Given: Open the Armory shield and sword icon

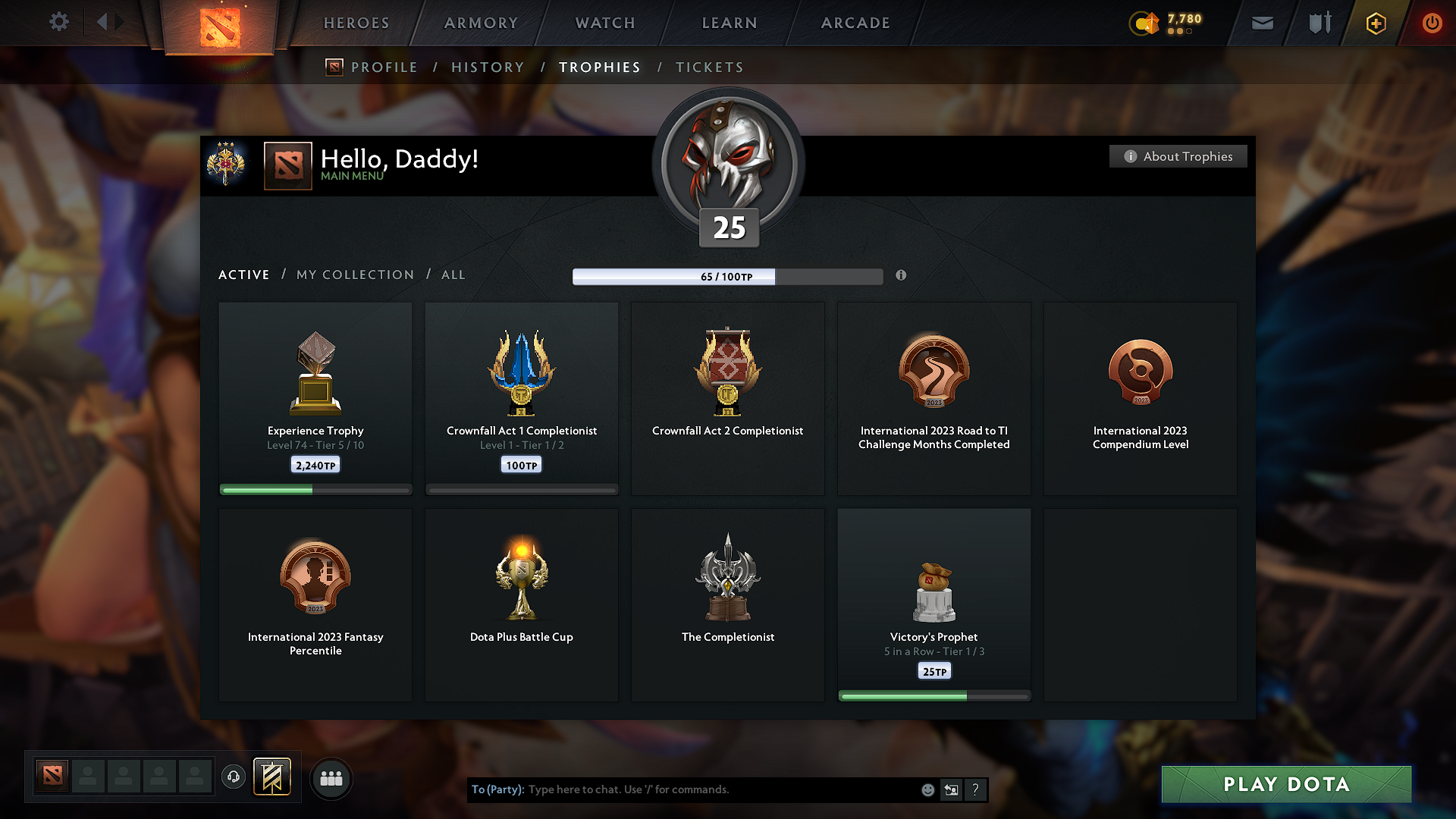Looking at the screenshot, I should point(1318,23).
